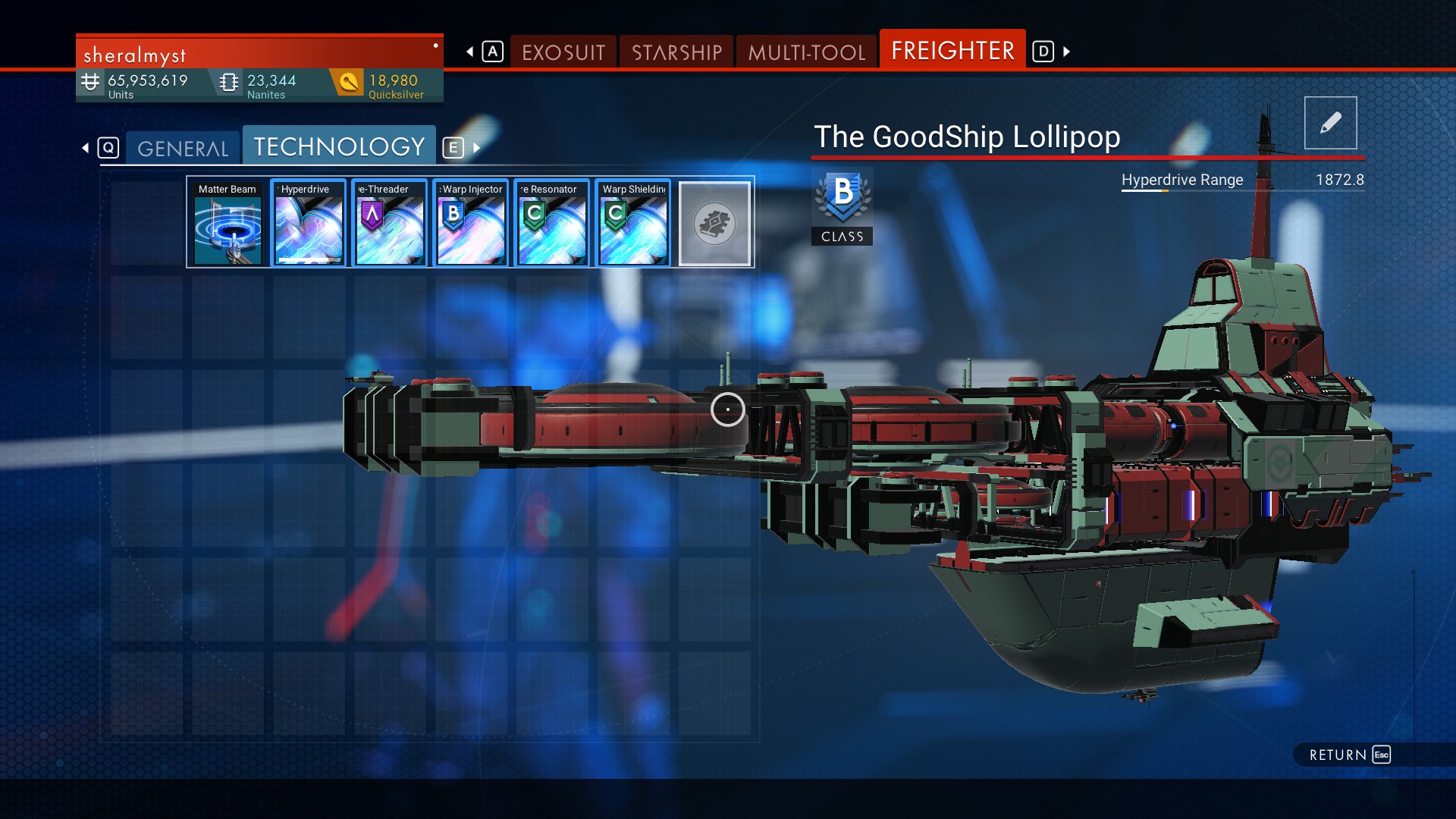1456x819 pixels.
Task: Select the B-class Warp Injector slot
Action: point(471,224)
